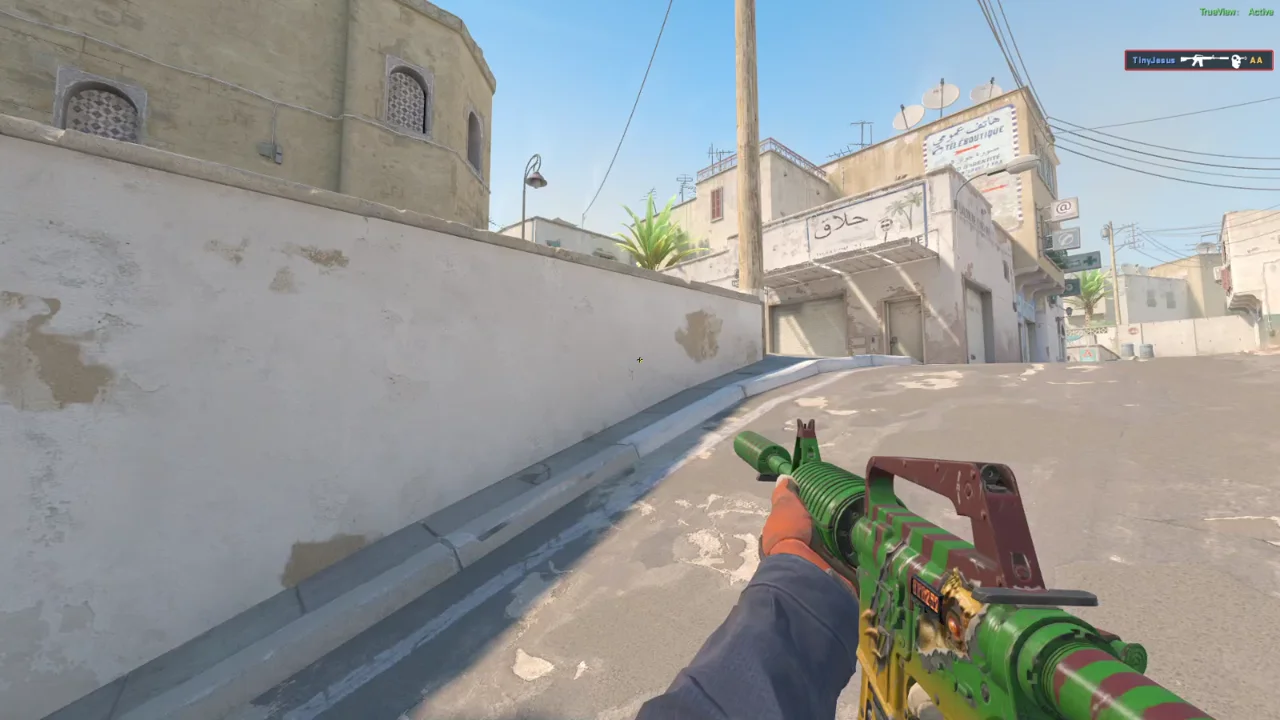
Task: Click the crosshair in the screen center
Action: (640, 359)
